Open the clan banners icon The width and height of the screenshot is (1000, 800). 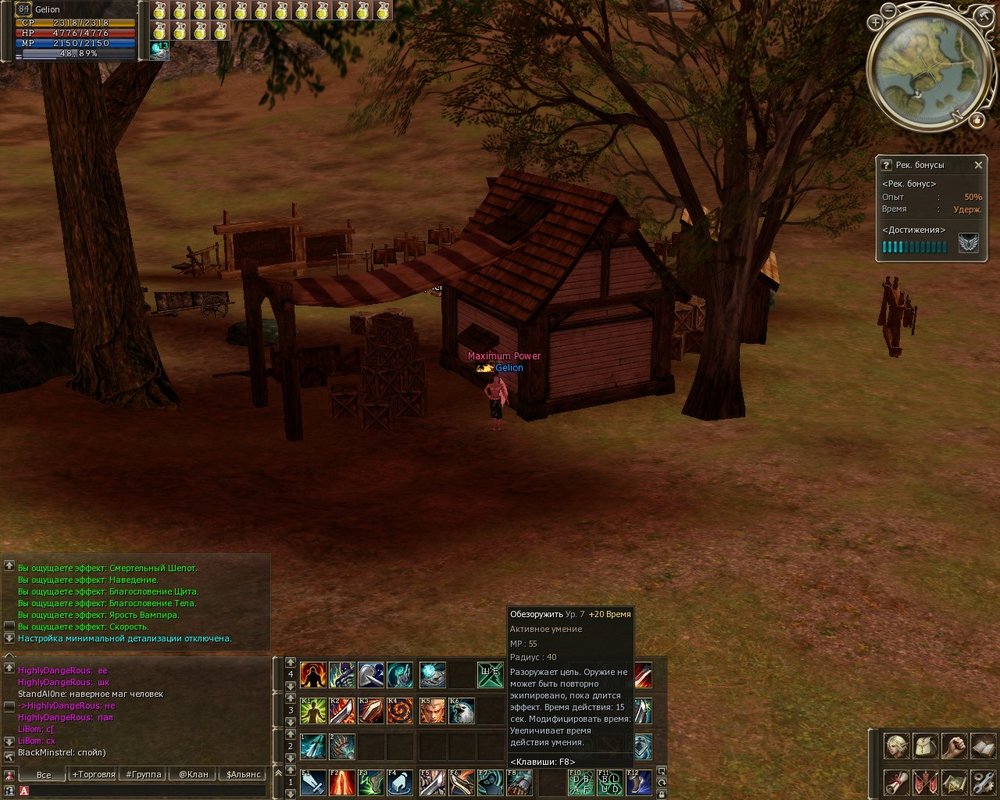925,781
